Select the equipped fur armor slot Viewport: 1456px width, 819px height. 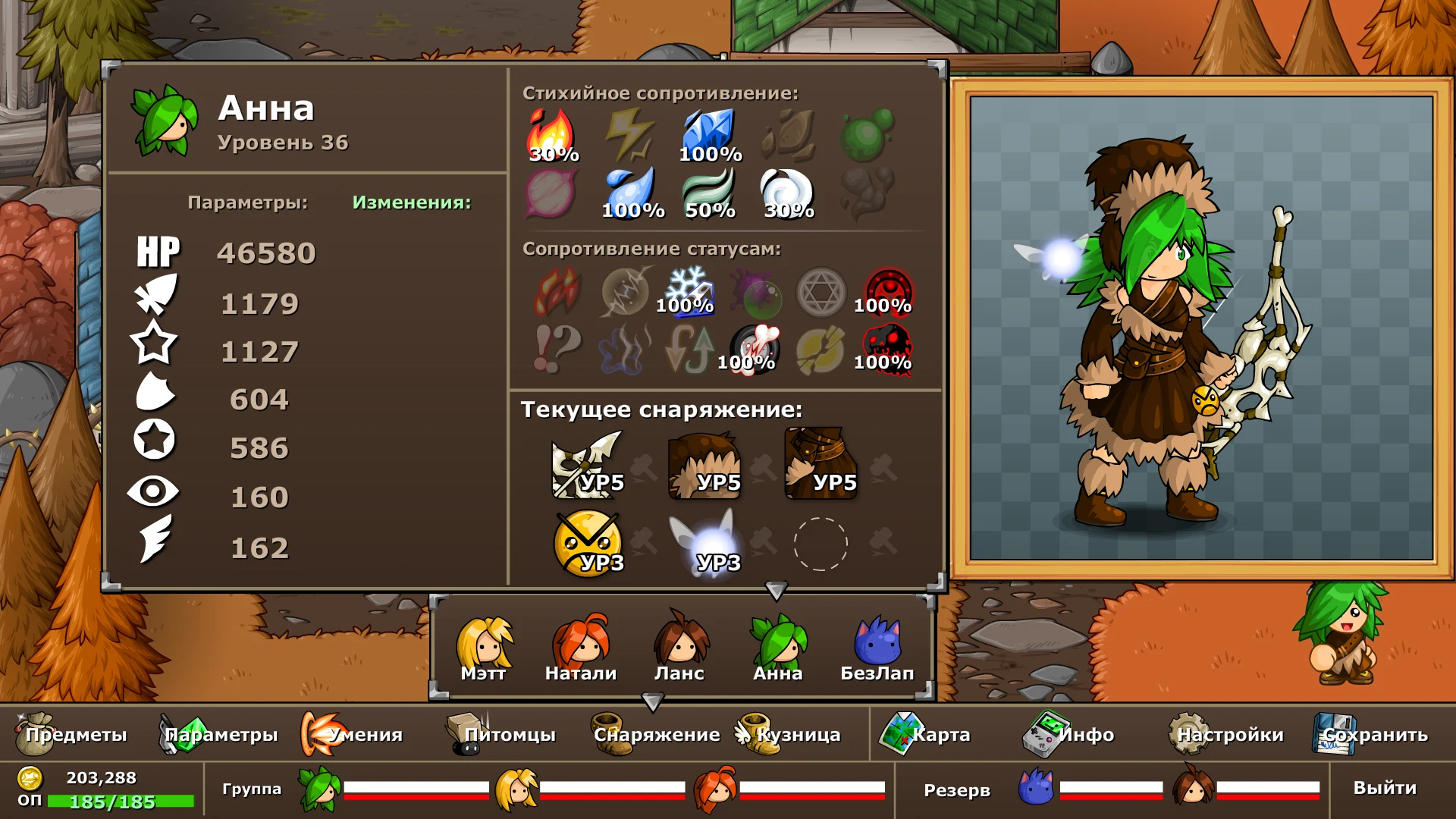[821, 464]
